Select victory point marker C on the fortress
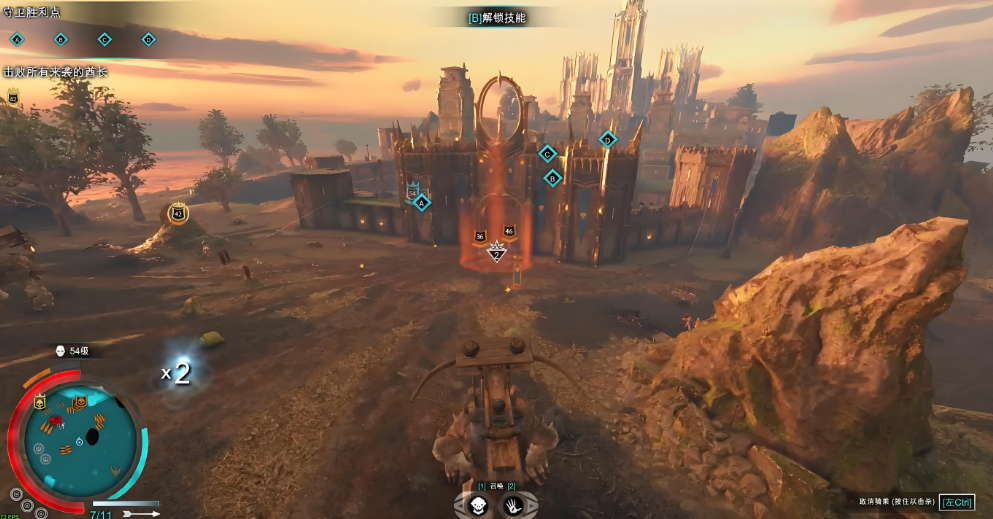 click(x=546, y=153)
